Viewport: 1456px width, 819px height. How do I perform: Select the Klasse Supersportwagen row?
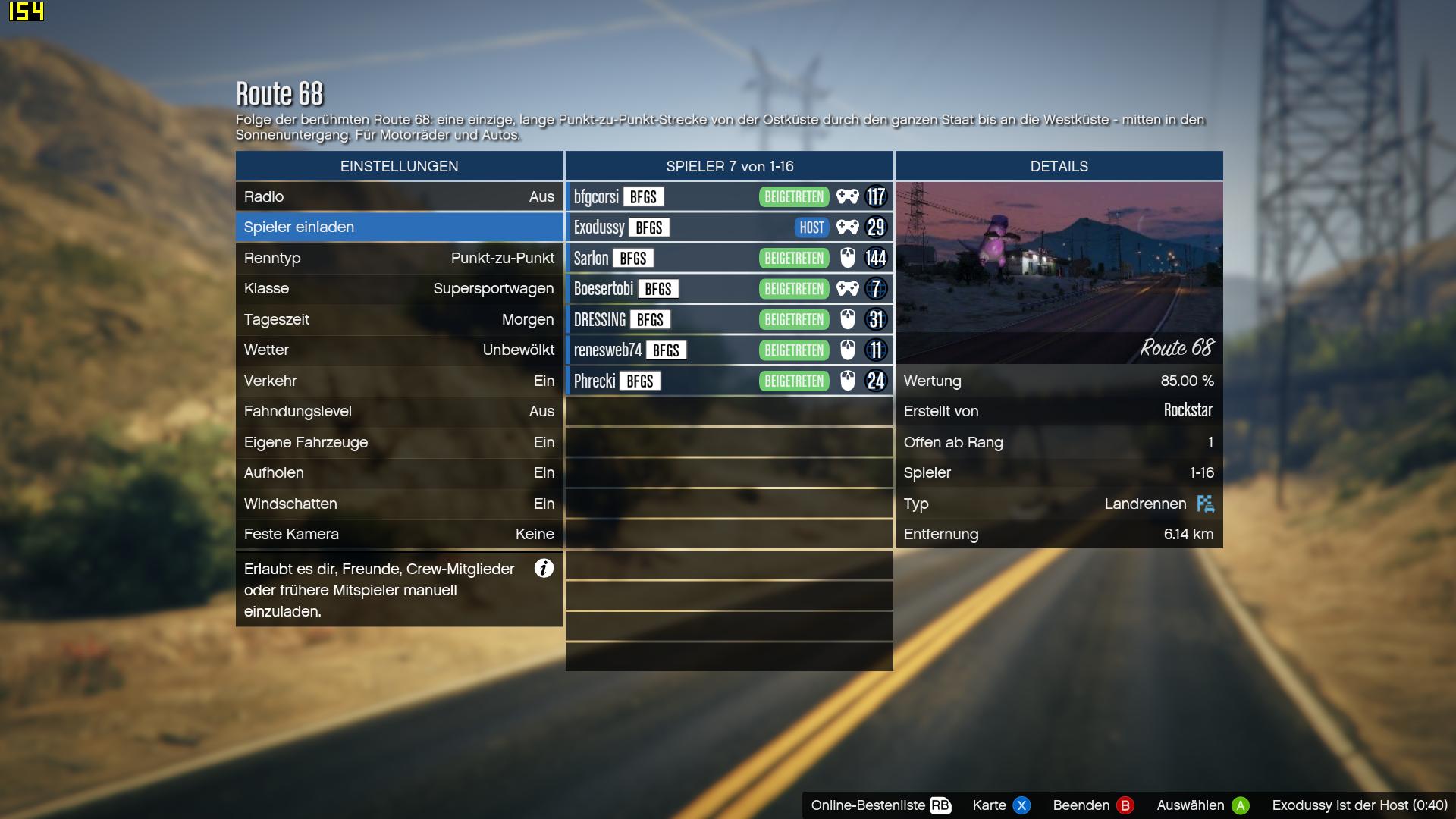click(399, 288)
